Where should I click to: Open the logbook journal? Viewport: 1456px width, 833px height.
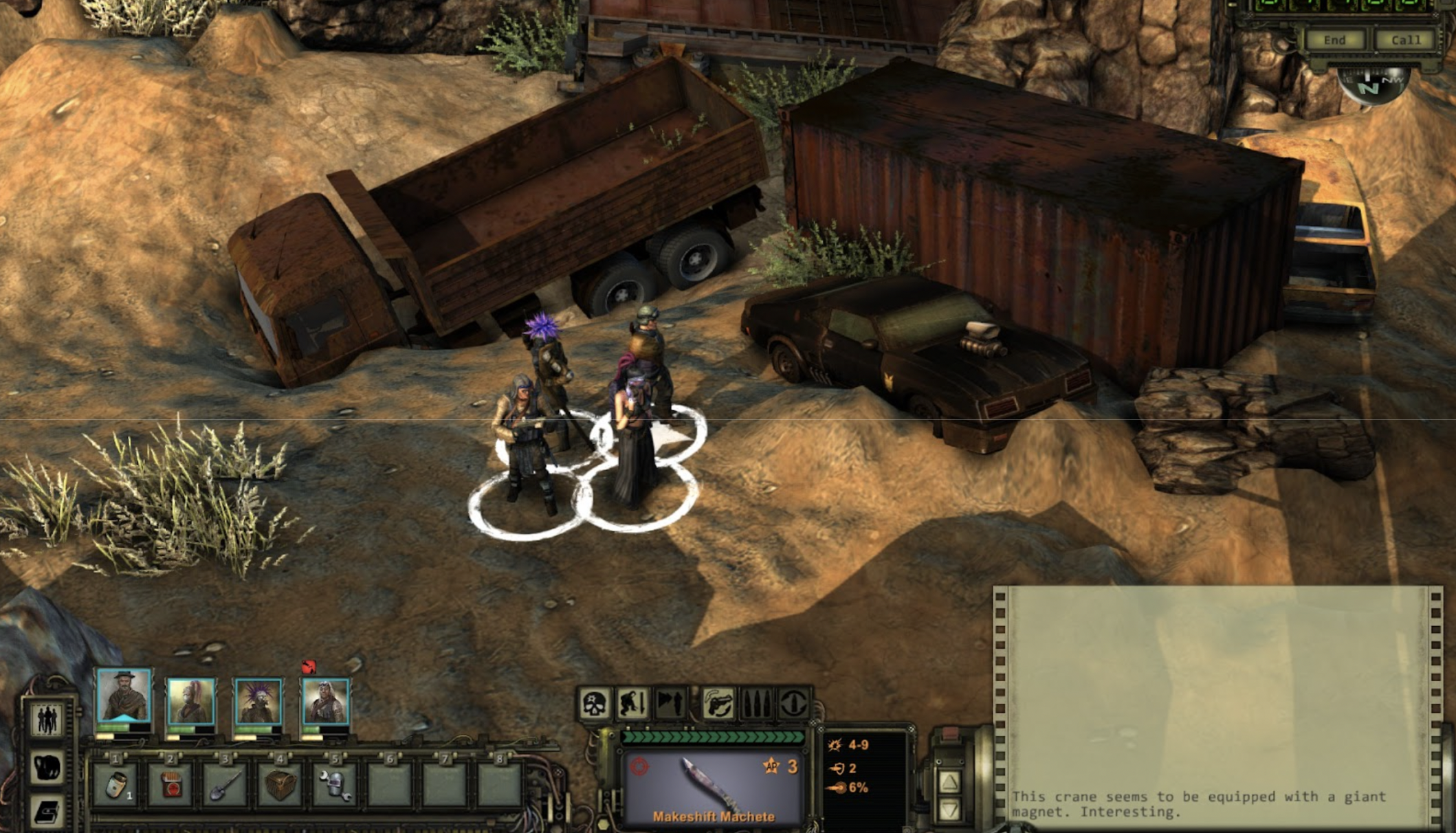[47, 812]
